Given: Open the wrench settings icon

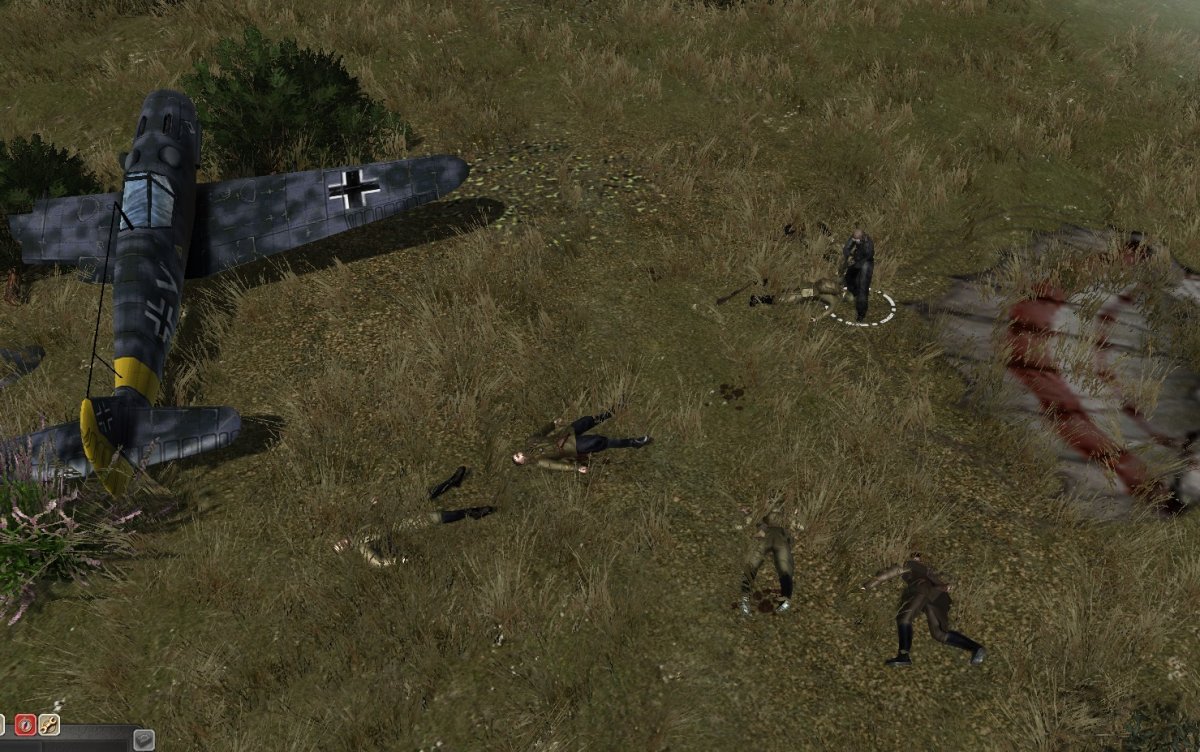Looking at the screenshot, I should coord(49,724).
